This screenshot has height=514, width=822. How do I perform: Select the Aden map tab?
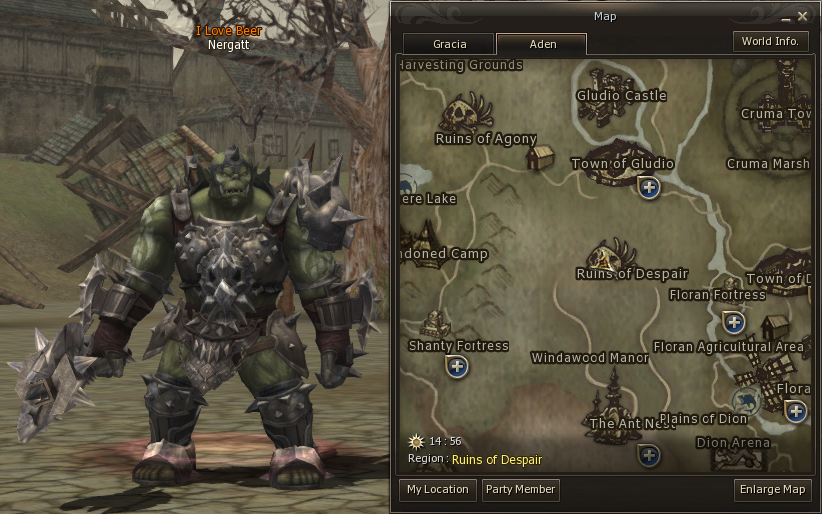(541, 44)
